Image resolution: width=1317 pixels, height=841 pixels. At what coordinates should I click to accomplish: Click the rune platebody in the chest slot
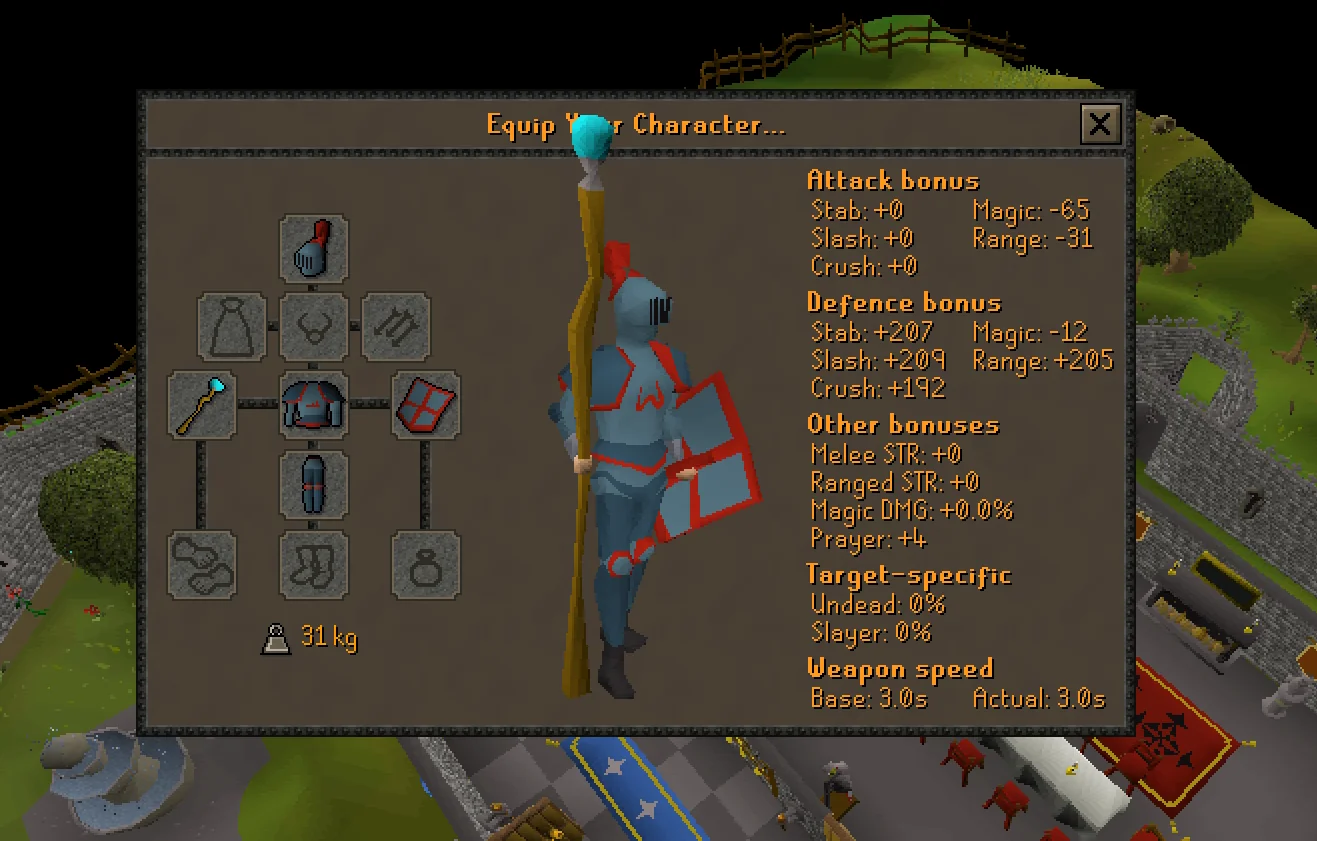[313, 405]
